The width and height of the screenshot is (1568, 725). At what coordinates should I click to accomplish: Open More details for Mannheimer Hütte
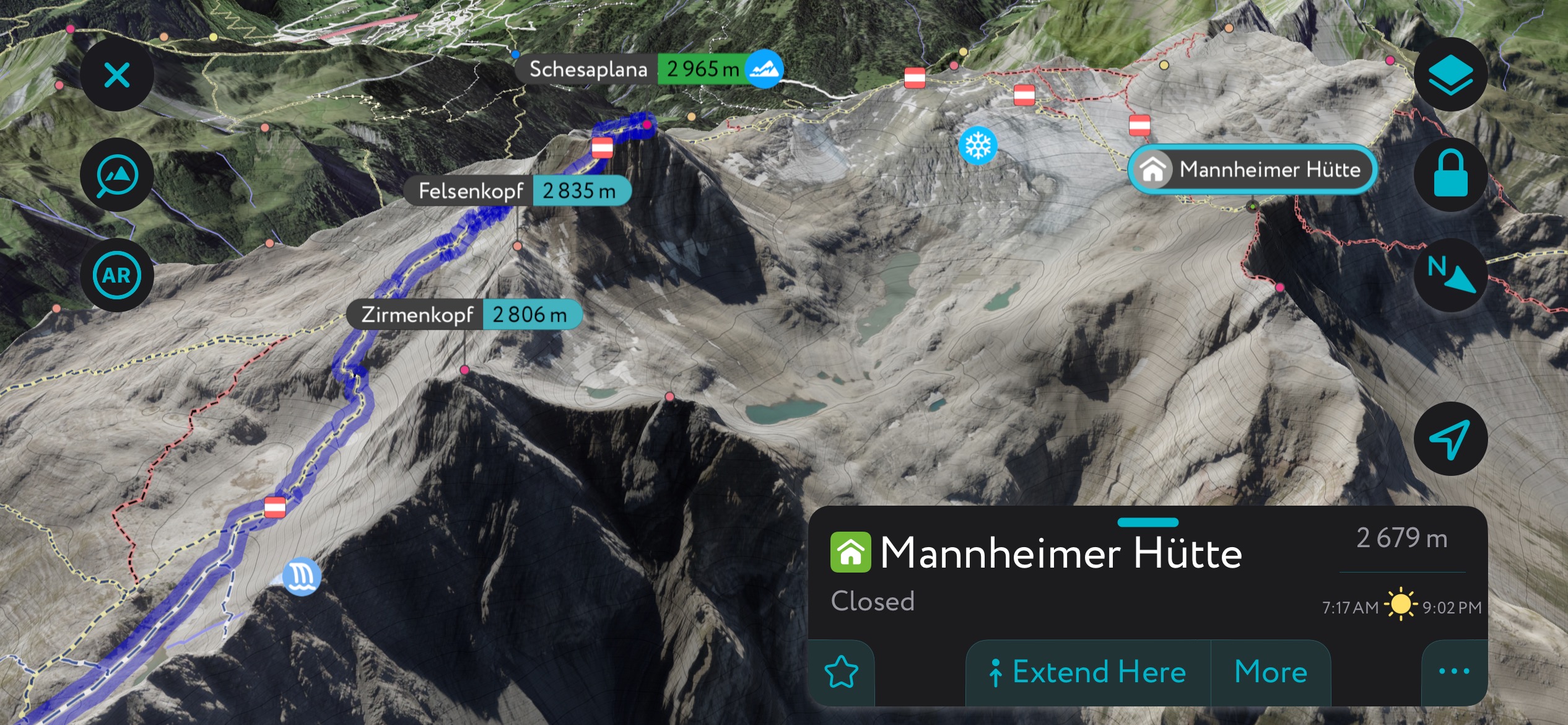(x=1271, y=672)
